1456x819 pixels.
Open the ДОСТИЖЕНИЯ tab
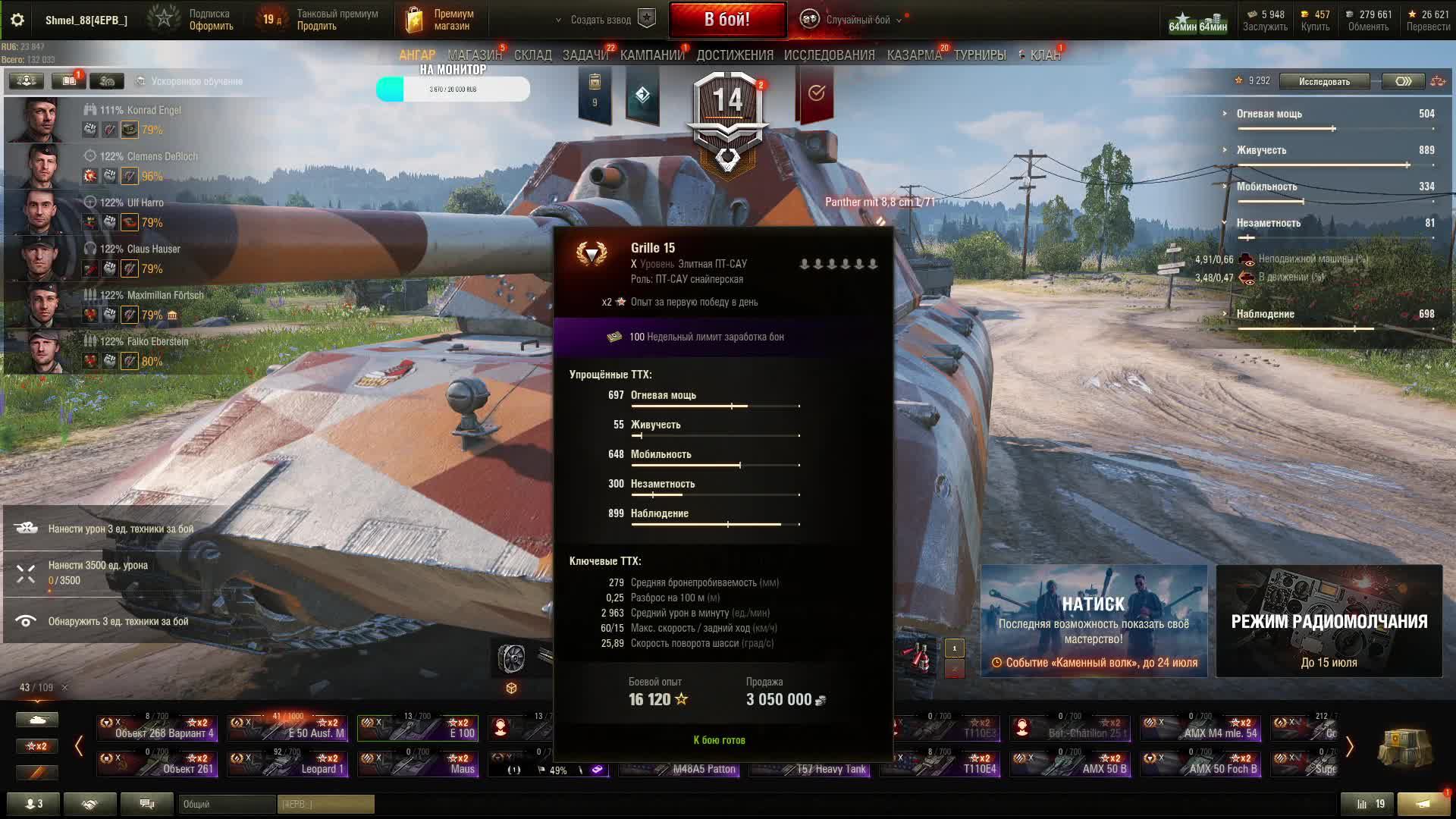click(x=735, y=55)
